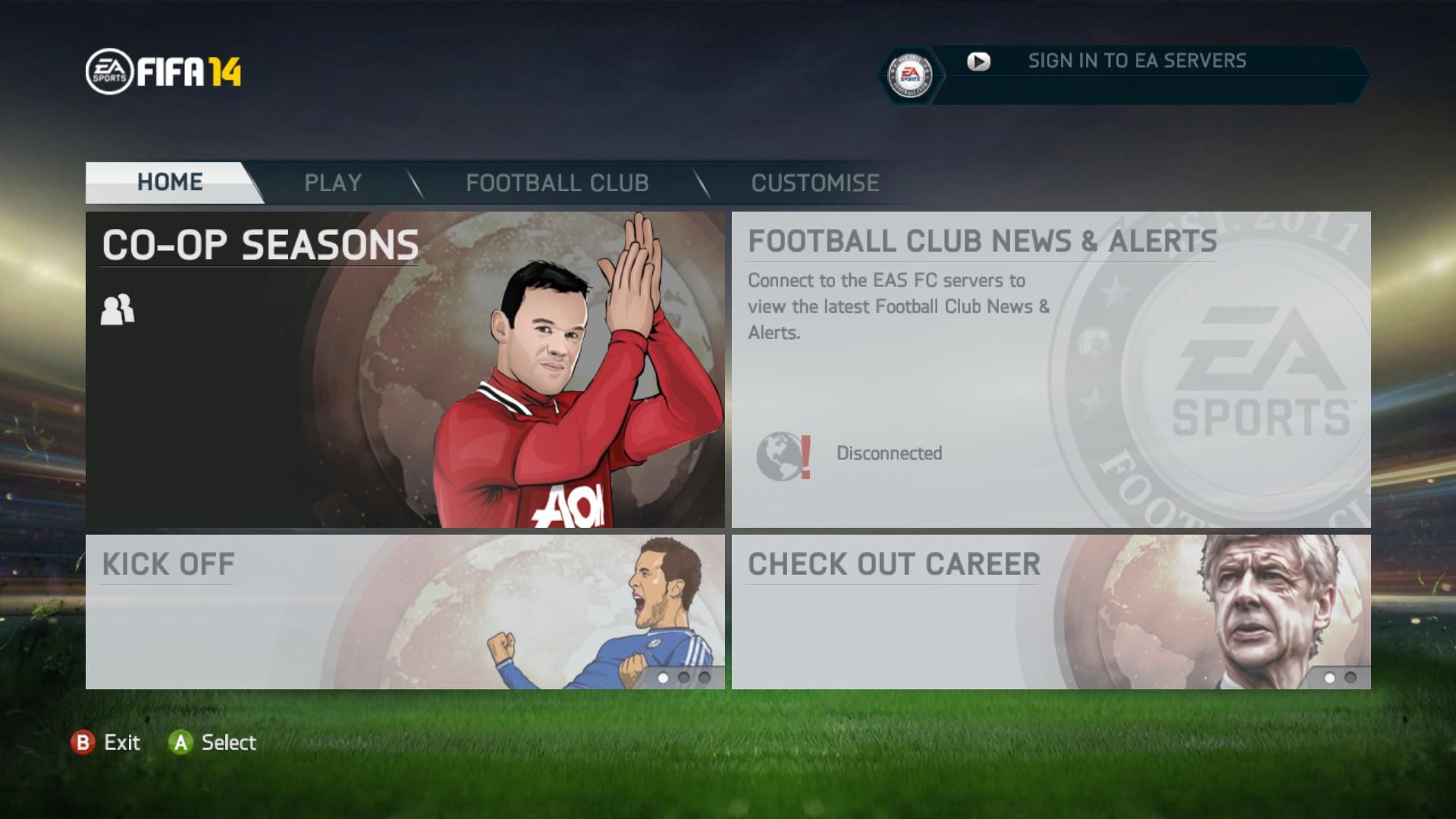Open the Football Club tab

click(557, 183)
